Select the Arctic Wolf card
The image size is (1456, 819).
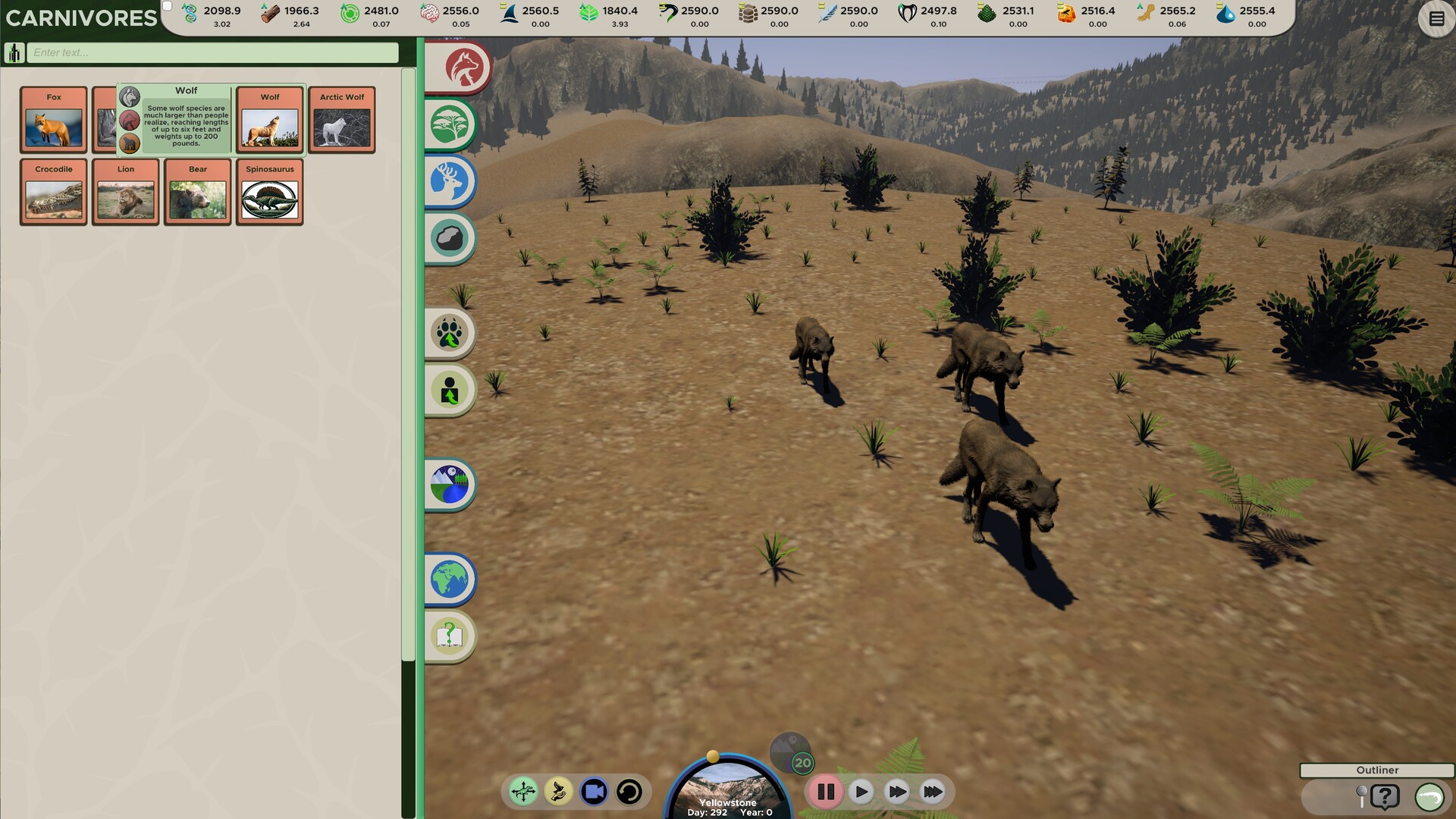pos(341,119)
